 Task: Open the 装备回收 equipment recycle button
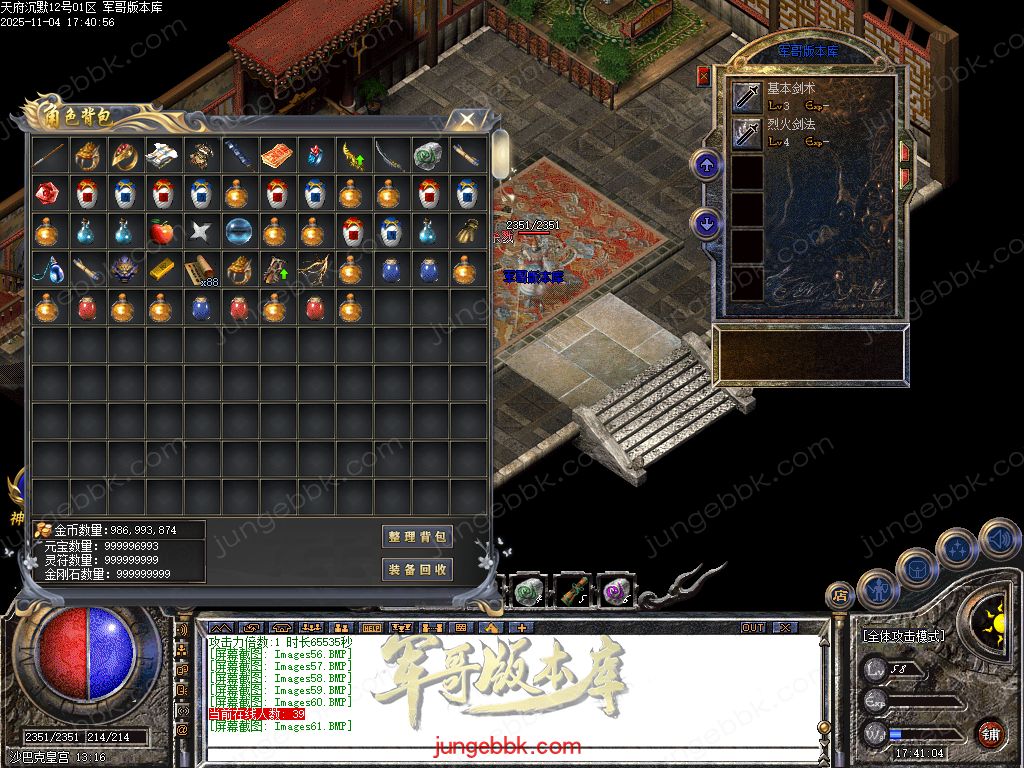click(418, 570)
